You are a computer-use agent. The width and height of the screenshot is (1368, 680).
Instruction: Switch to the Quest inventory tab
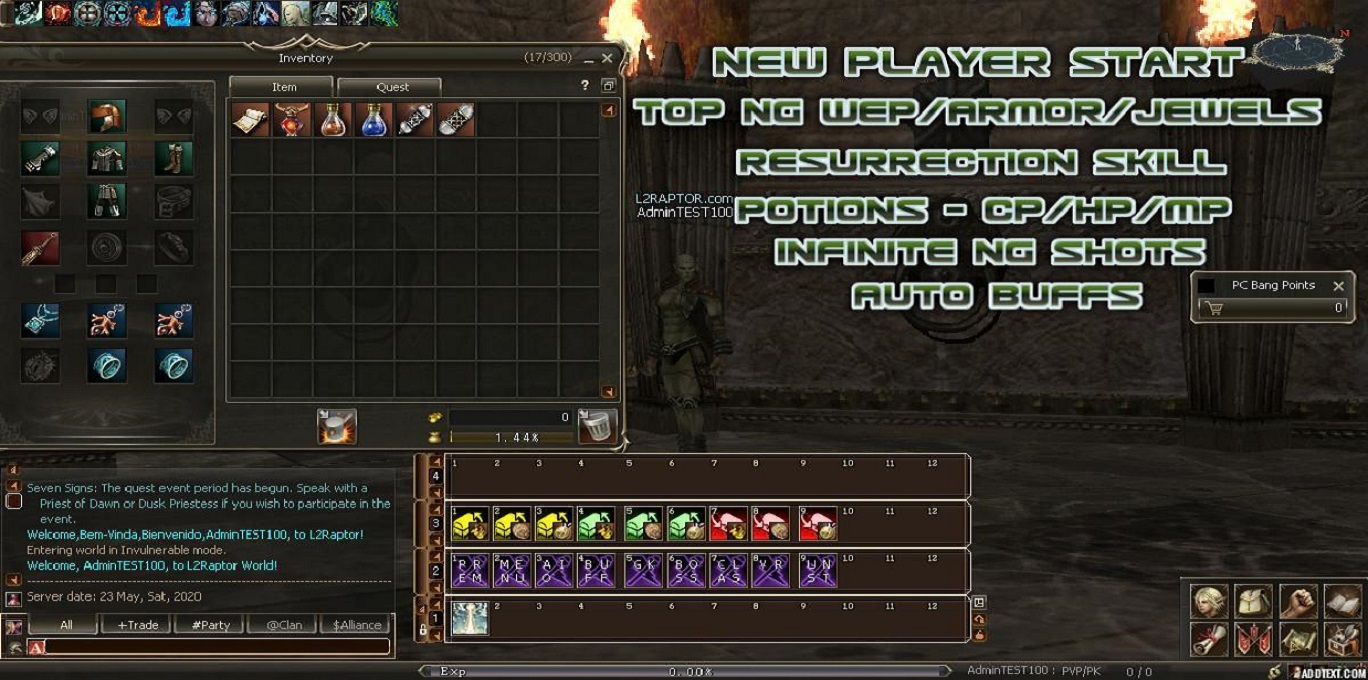point(392,87)
